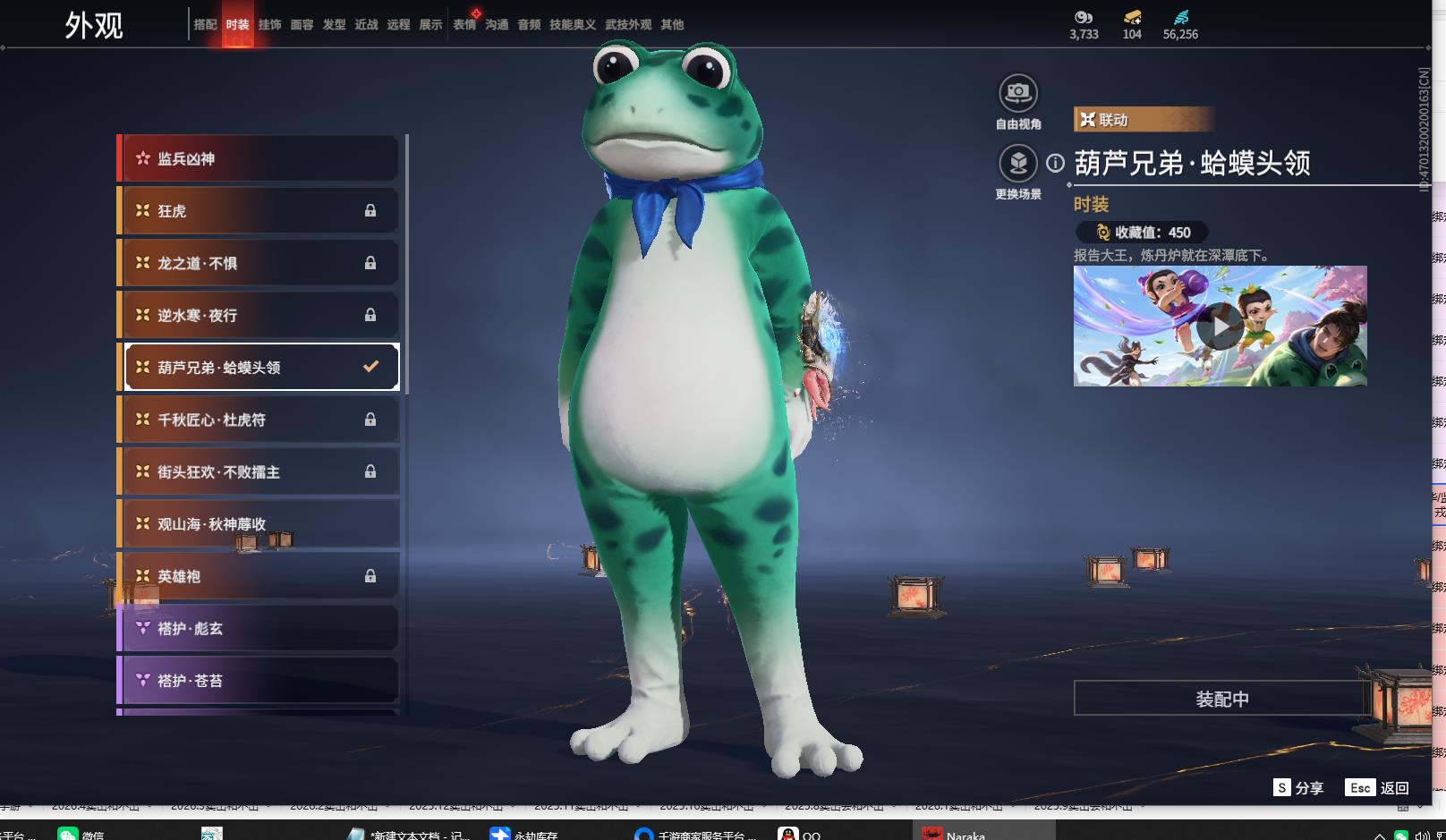The height and width of the screenshot is (840, 1446).
Task: Share the outfit with 分享
Action: point(1298,788)
